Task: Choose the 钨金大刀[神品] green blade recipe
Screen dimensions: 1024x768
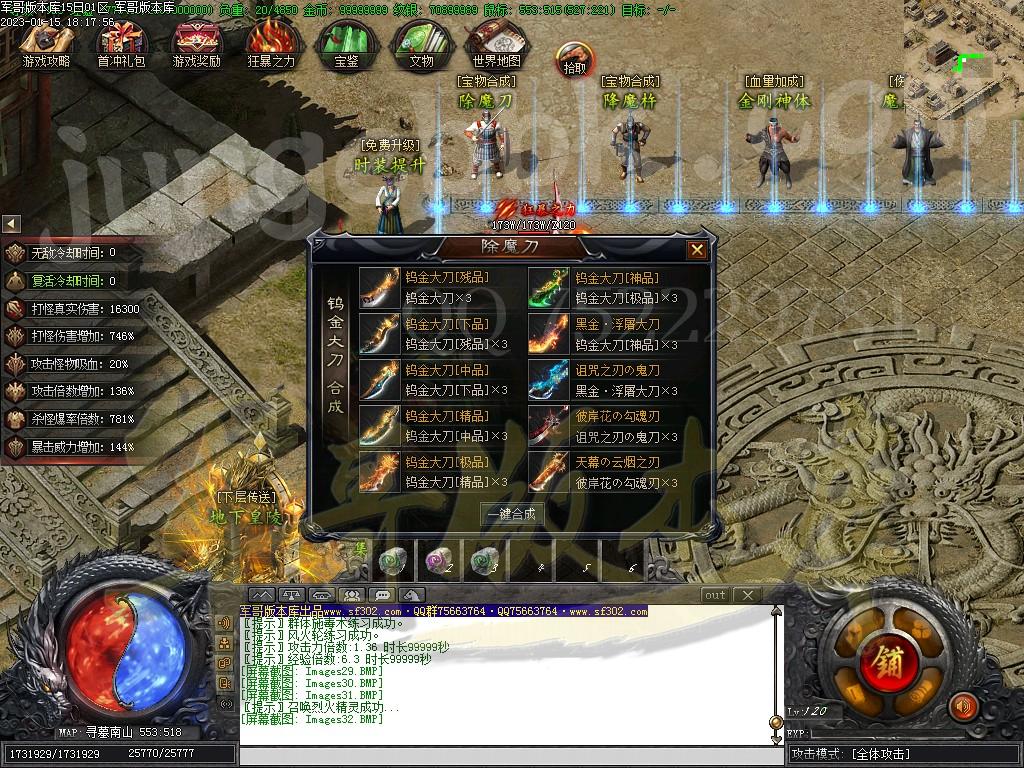Action: (x=549, y=287)
